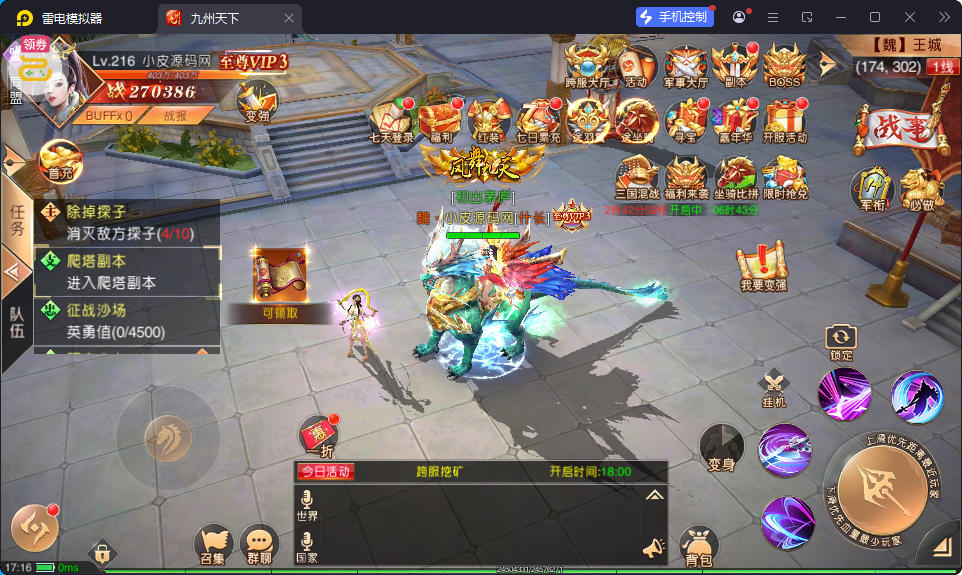Open the 副本 dungeon icon
This screenshot has width=962, height=575.
tap(735, 66)
